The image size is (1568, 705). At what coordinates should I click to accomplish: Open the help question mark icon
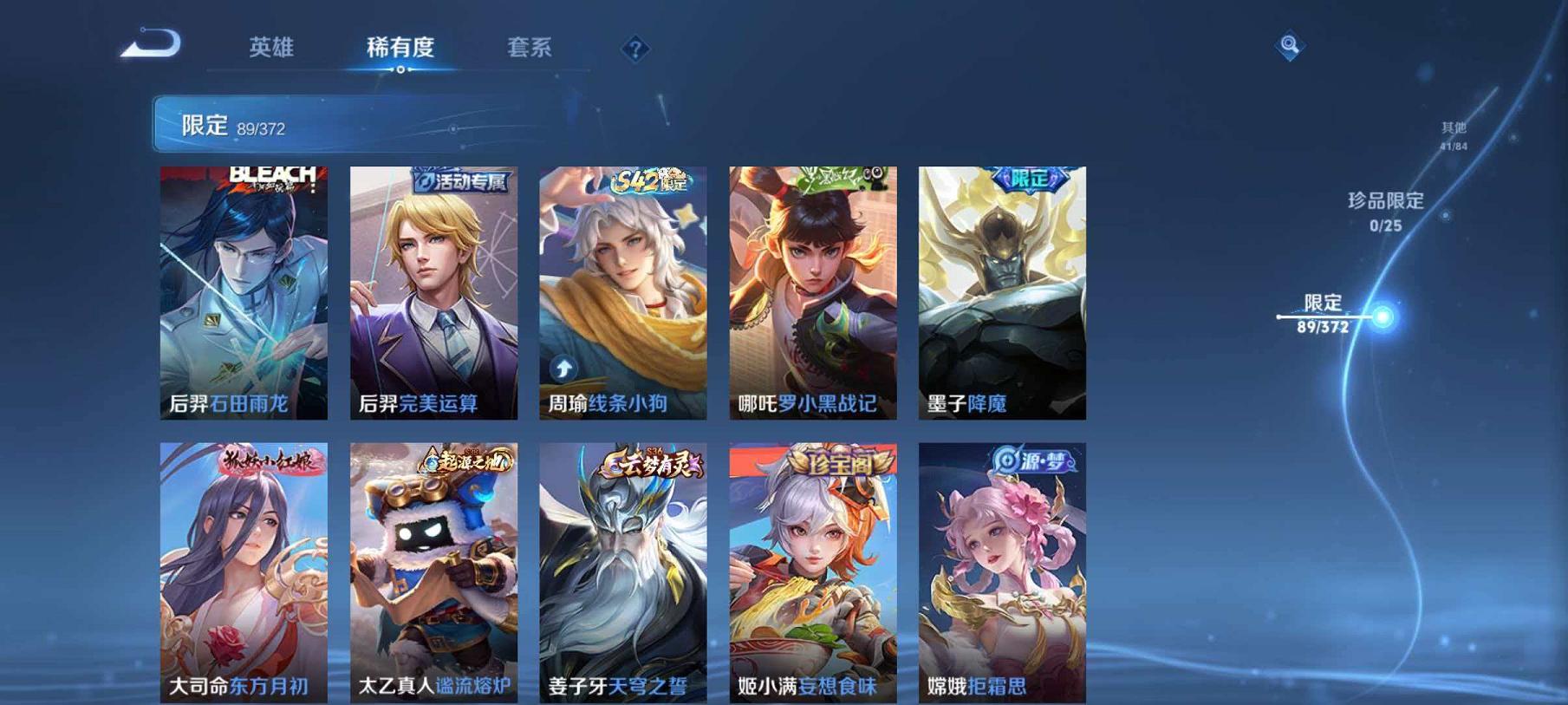pyautogui.click(x=636, y=49)
